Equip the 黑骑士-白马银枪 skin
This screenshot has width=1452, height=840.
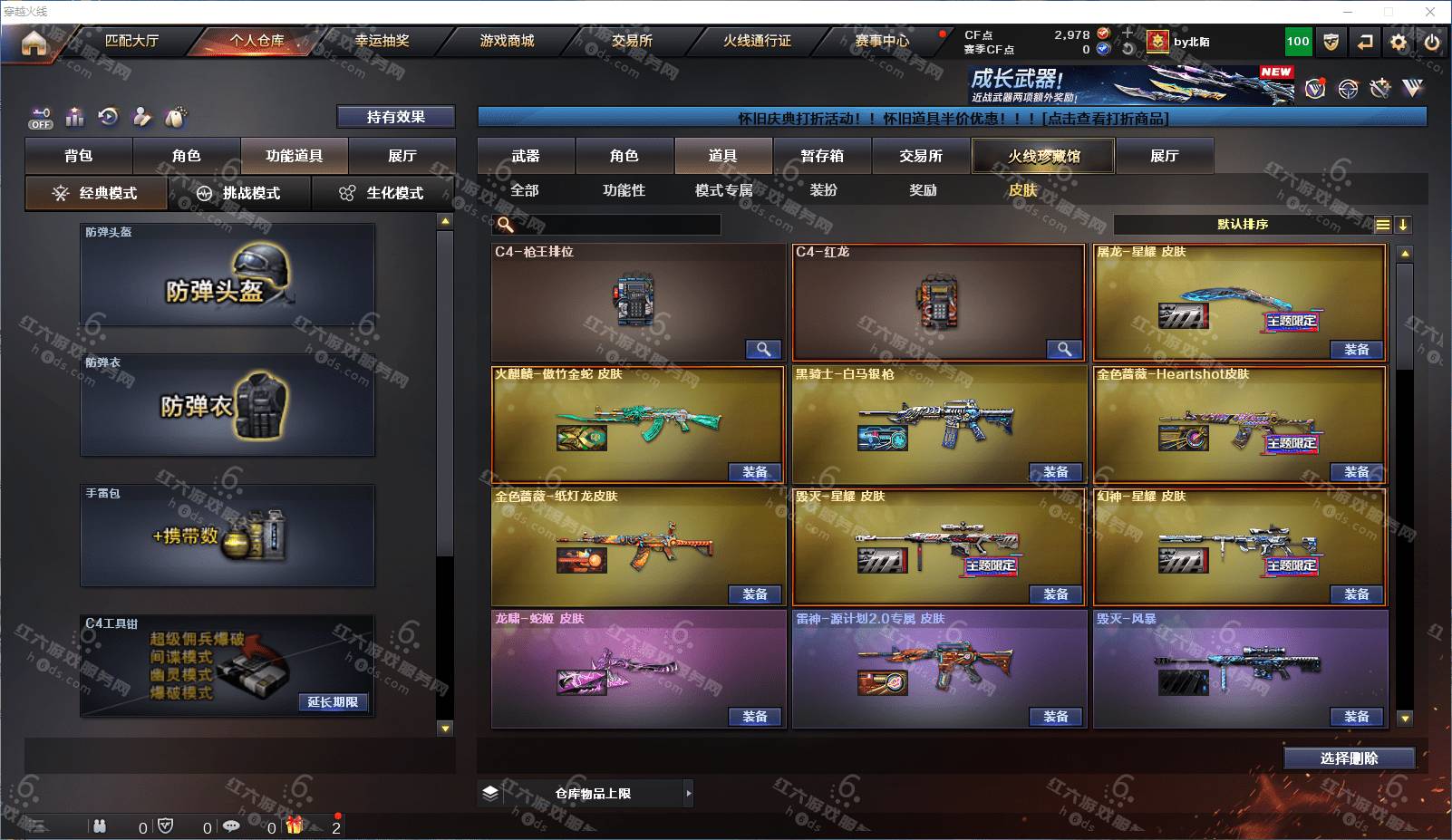(1055, 472)
